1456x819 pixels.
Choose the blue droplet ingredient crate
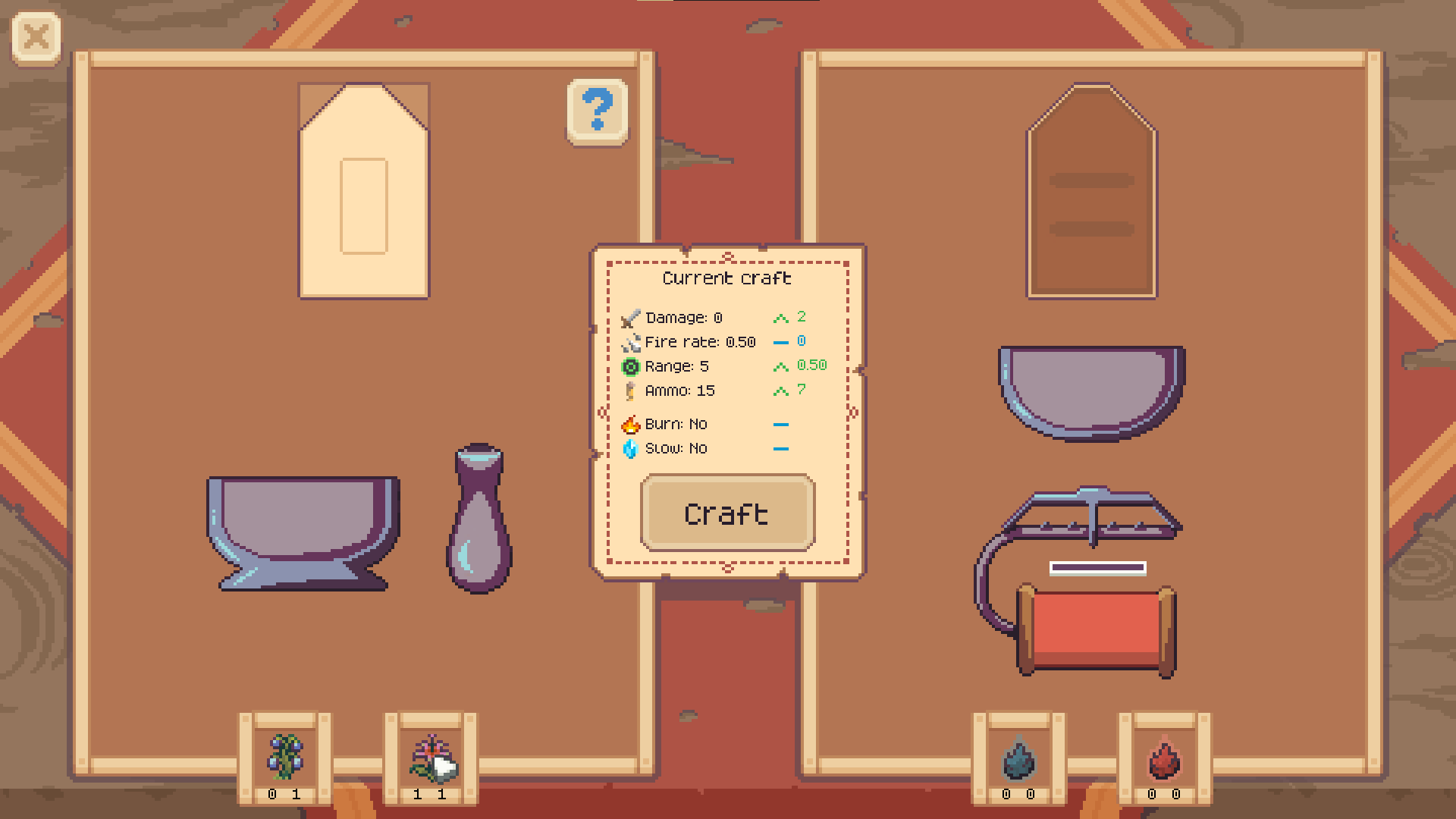point(1018,758)
